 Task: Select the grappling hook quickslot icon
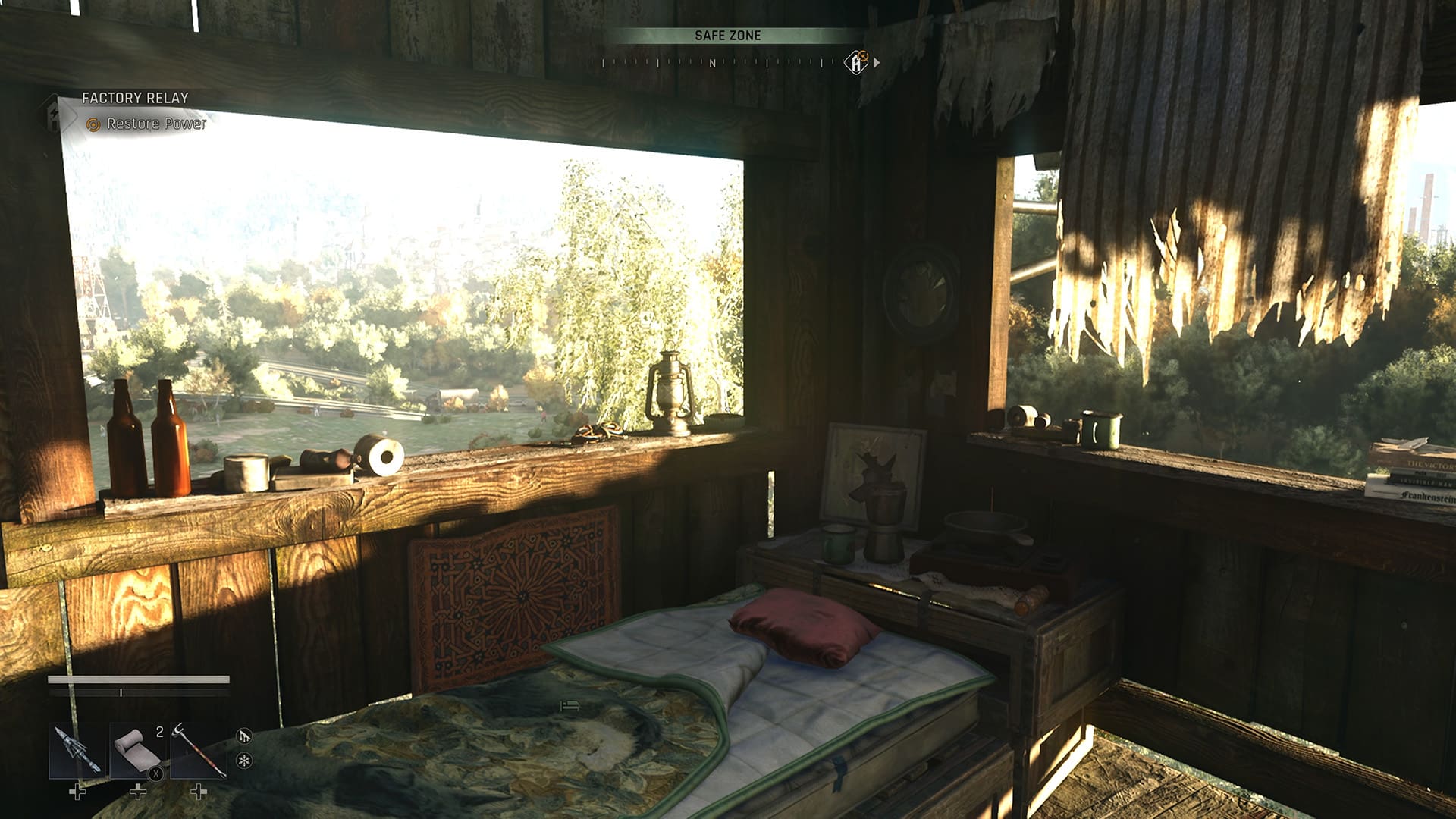coord(199,751)
